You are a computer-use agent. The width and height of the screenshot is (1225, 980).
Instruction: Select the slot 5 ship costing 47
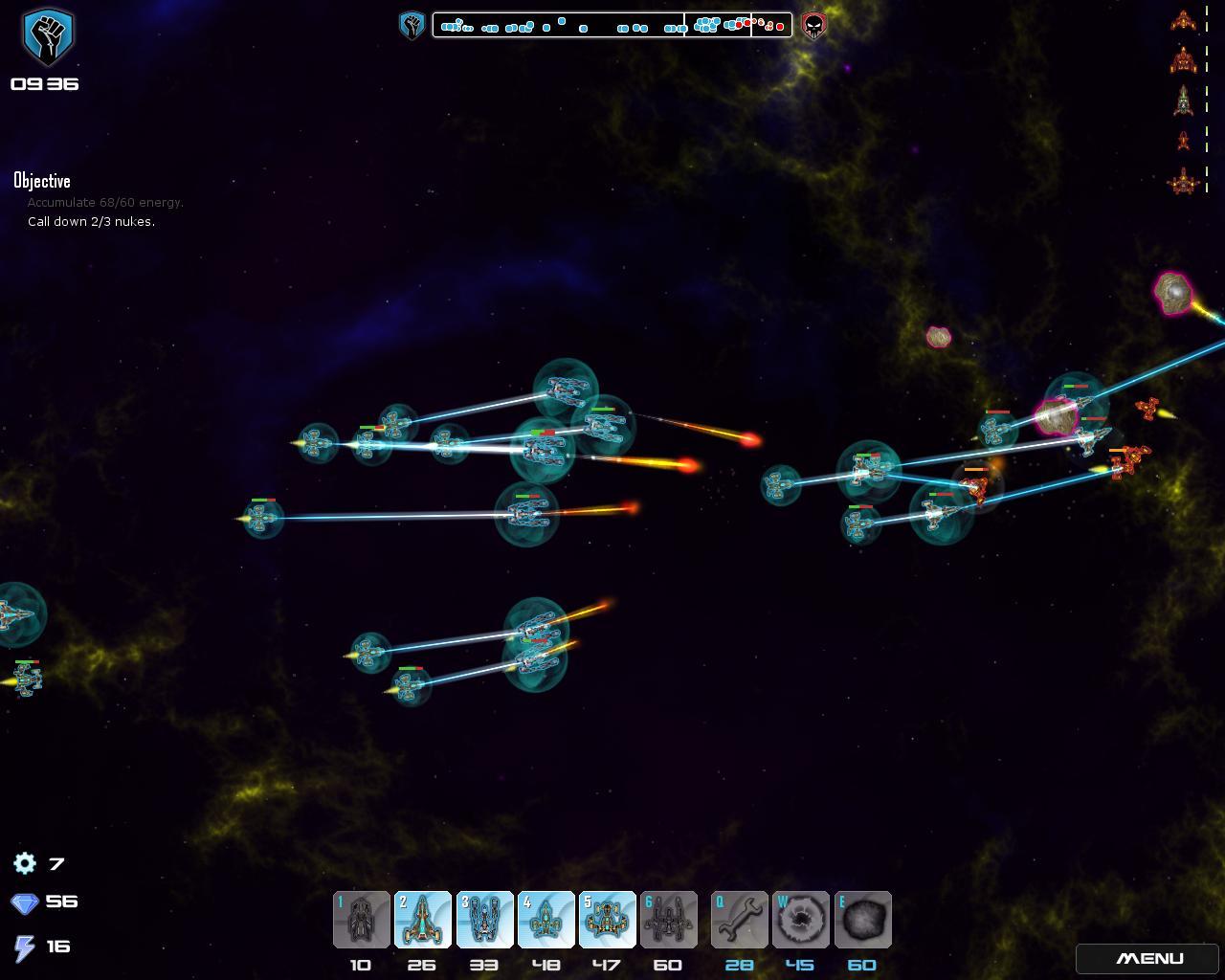point(607,920)
